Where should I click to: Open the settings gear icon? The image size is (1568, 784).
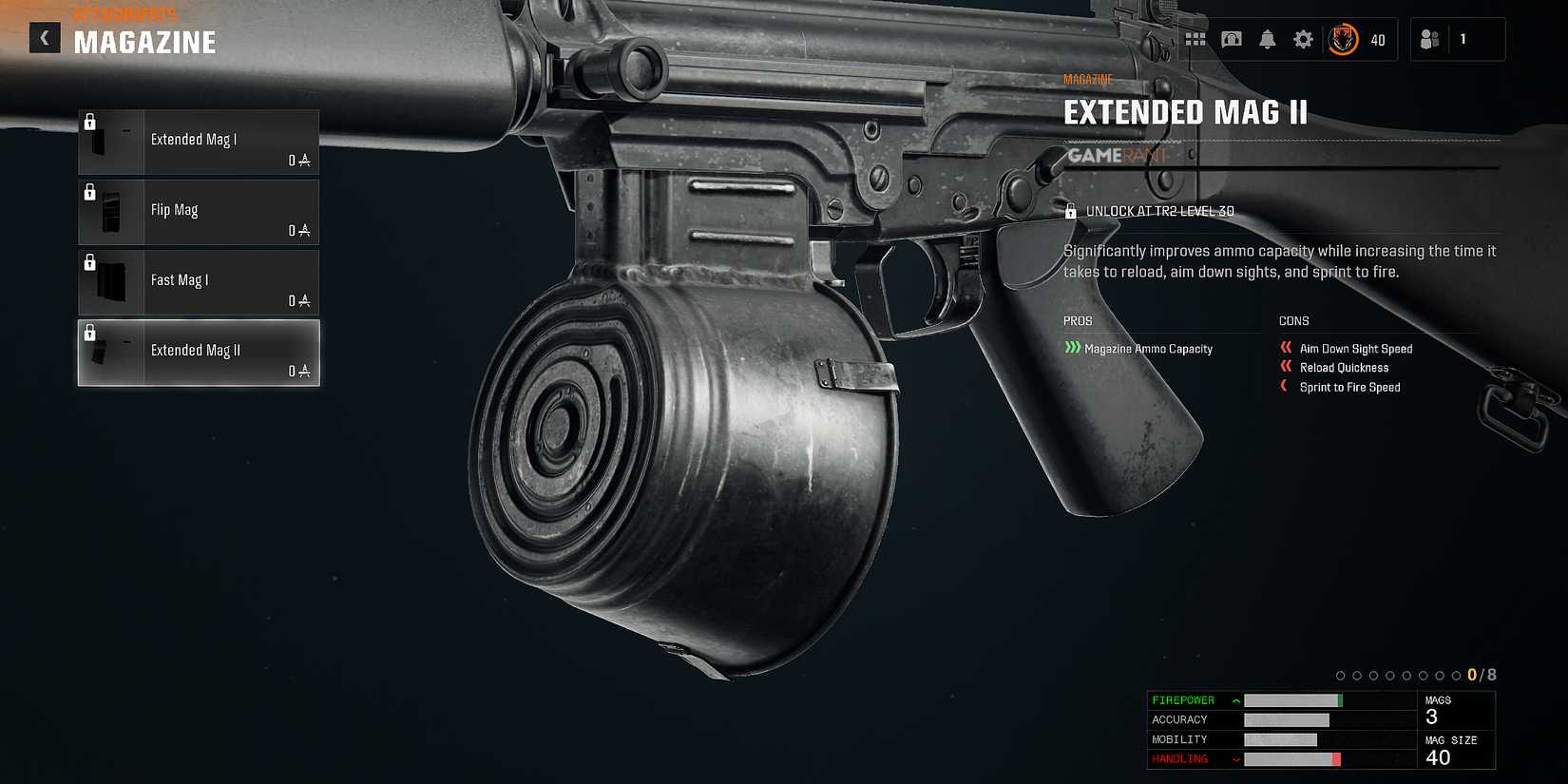[x=1302, y=40]
